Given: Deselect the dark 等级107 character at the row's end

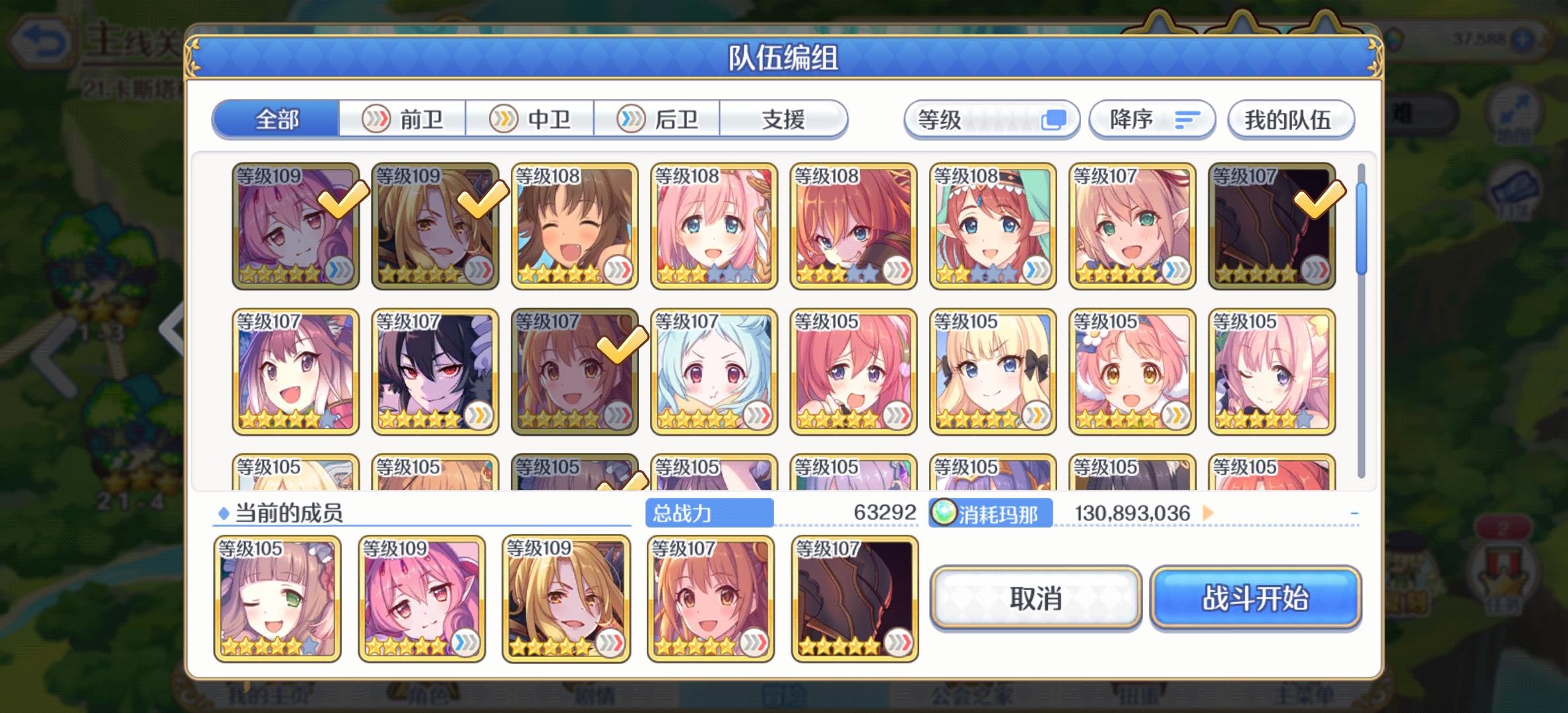Looking at the screenshot, I should point(1272,228).
